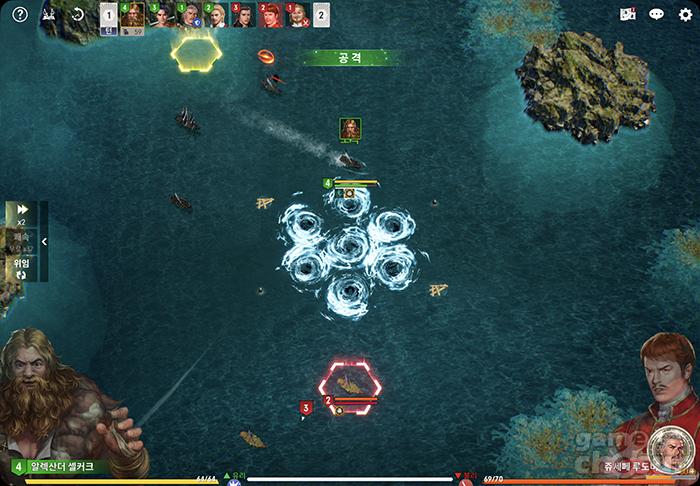700x486 pixels.
Task: Open the chat speech bubble
Action: coord(656,15)
